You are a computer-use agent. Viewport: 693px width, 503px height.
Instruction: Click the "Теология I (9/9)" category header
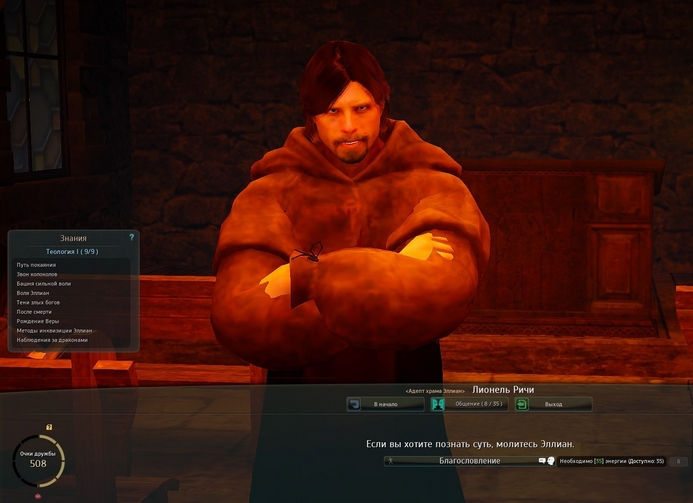tap(73, 252)
